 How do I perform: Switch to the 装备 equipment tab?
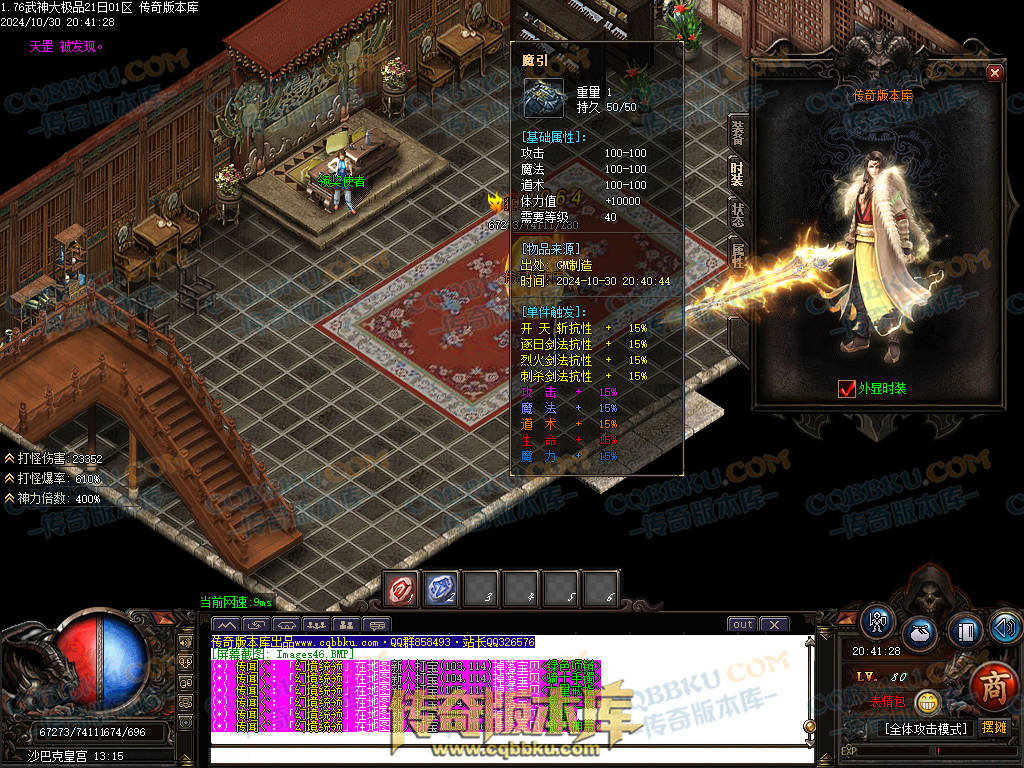point(737,133)
